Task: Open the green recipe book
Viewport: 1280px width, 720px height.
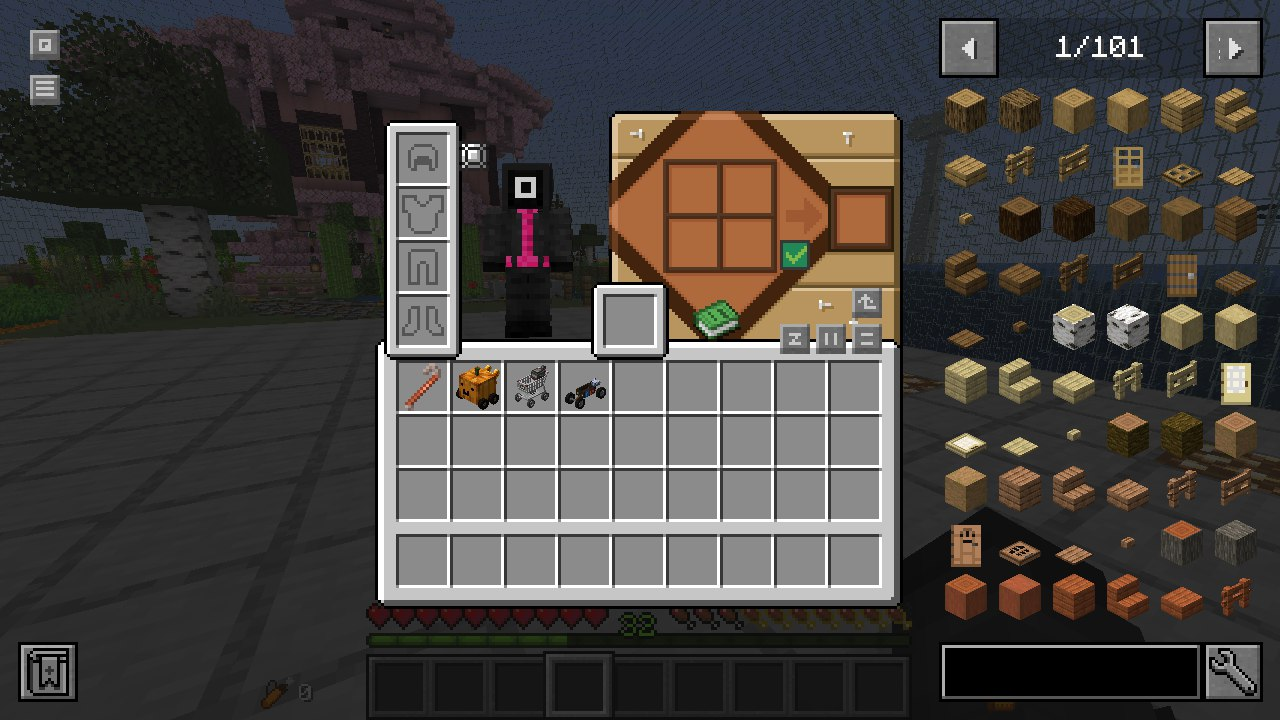Action: tap(717, 319)
